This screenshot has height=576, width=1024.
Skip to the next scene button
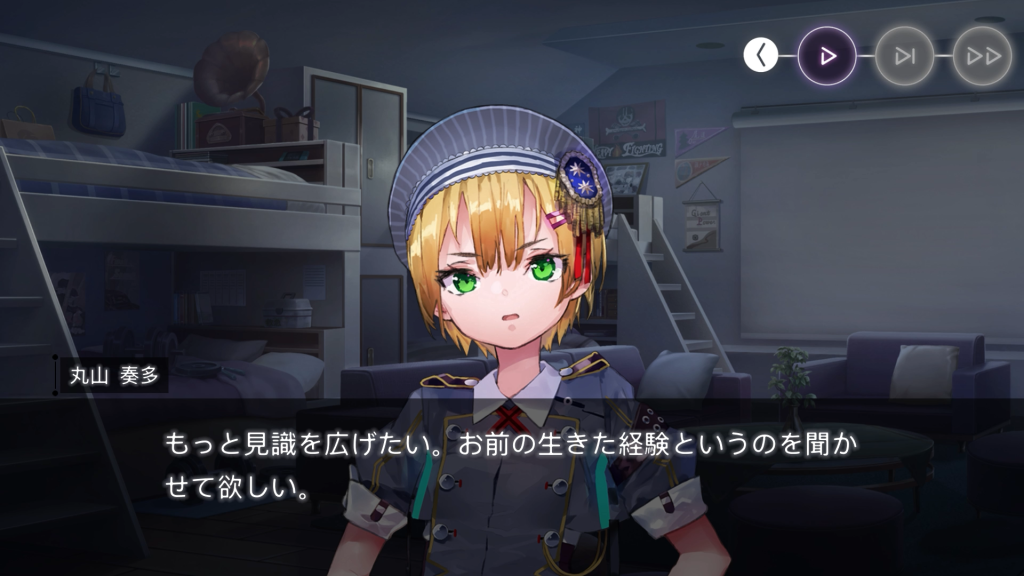[905, 56]
